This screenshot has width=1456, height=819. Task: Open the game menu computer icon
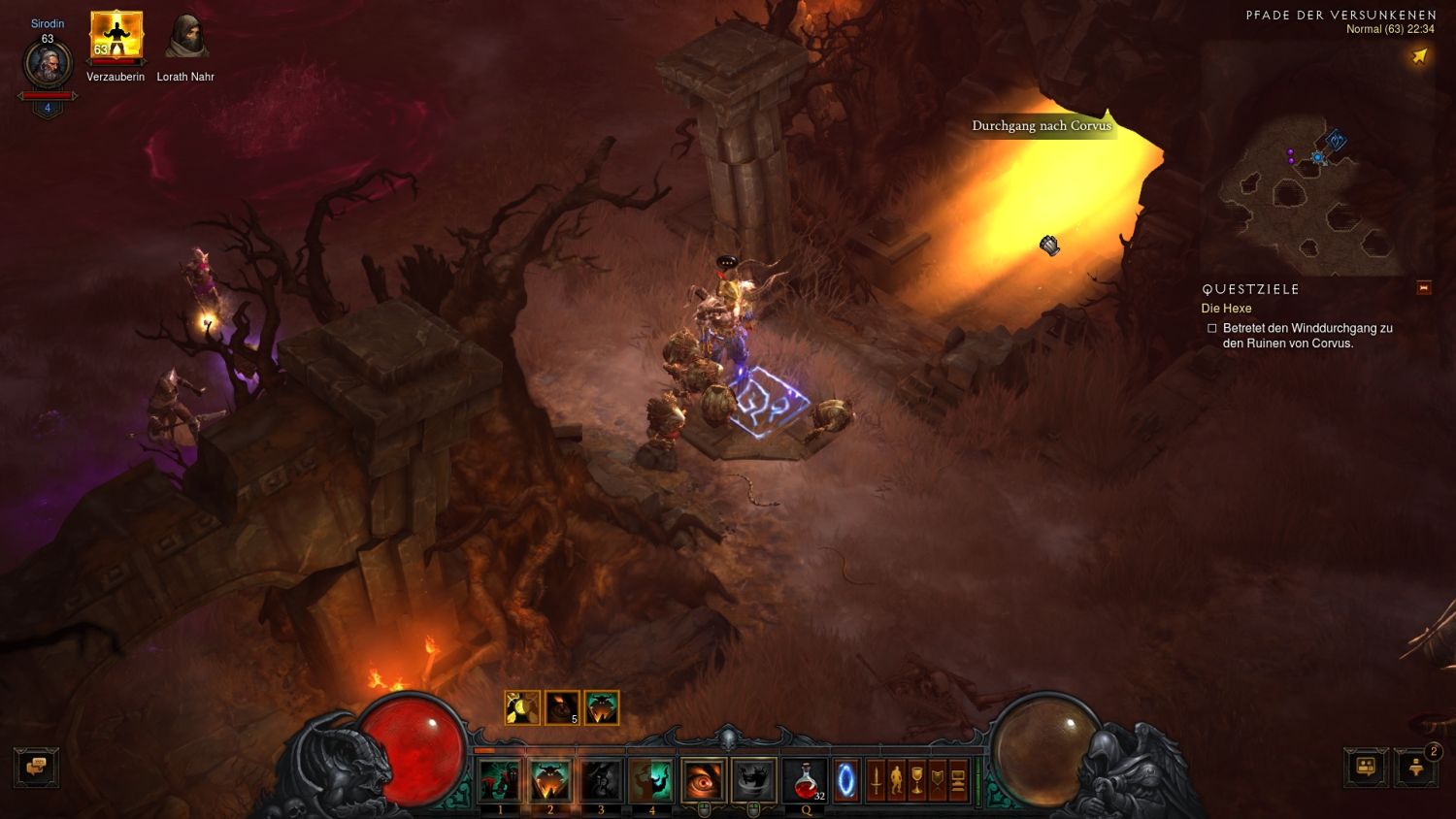[958, 779]
